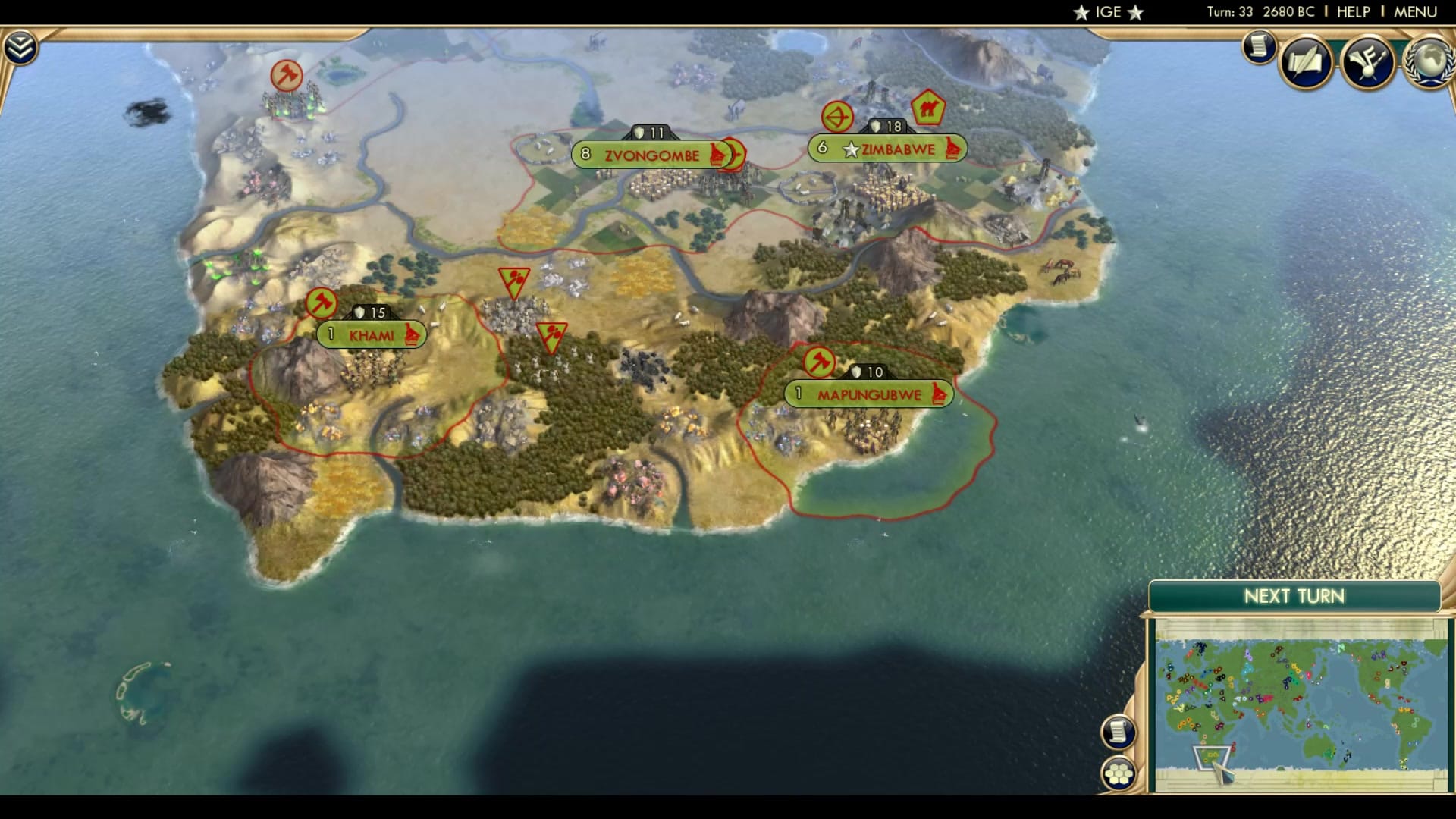Screen dimensions: 1456x819
Task: Expand the unit panel with the double chevron
Action: click(x=22, y=45)
